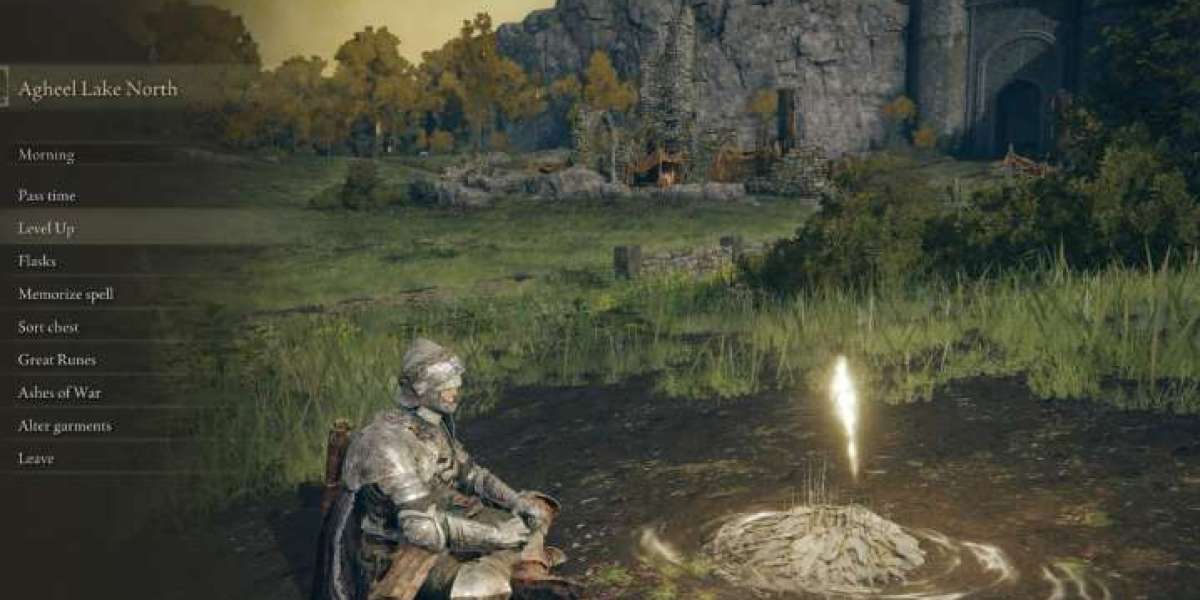Choose Ashes of War
This screenshot has height=600, width=1200.
59,393
